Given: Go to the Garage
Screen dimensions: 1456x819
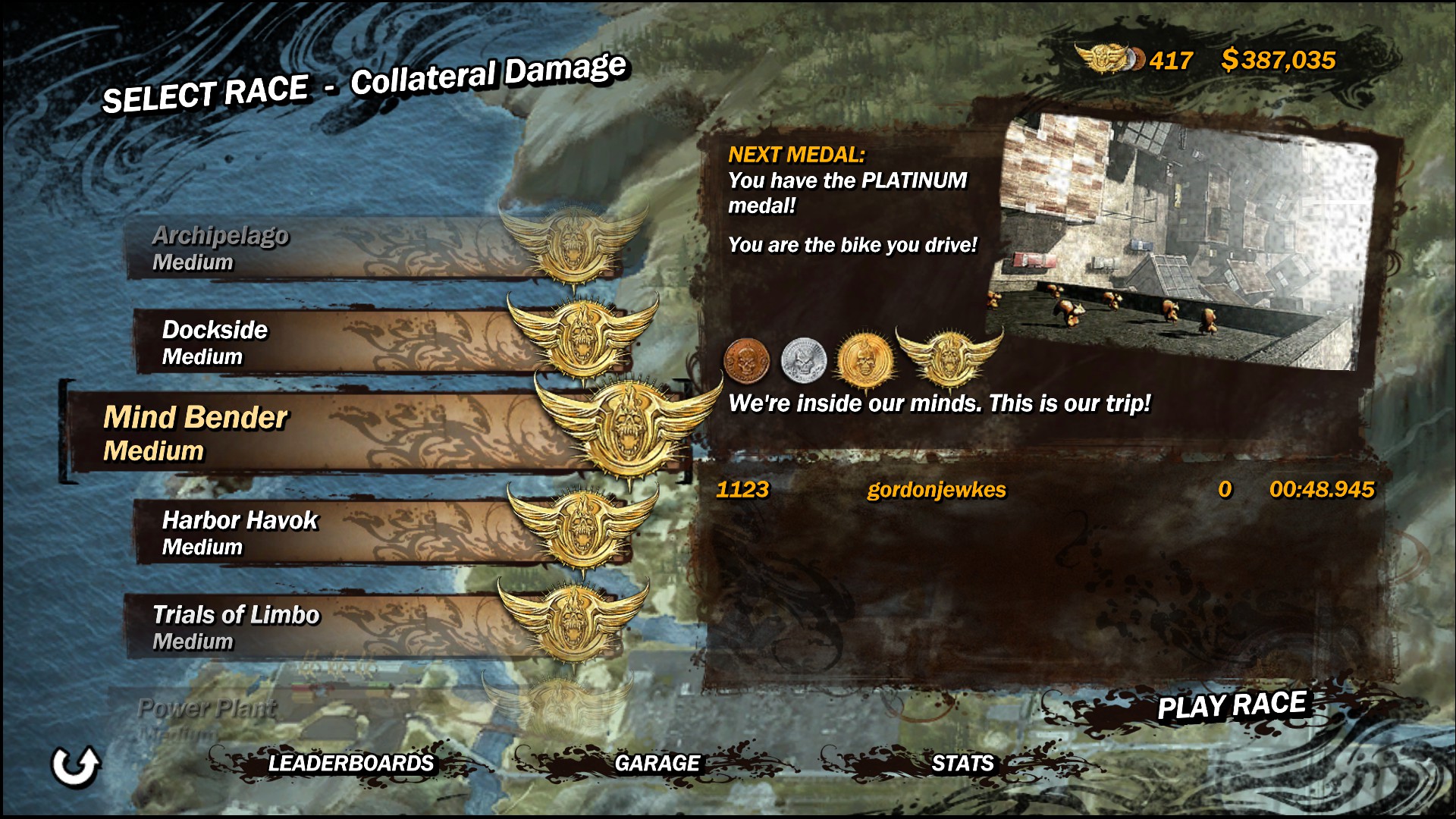Looking at the screenshot, I should pyautogui.click(x=657, y=763).
